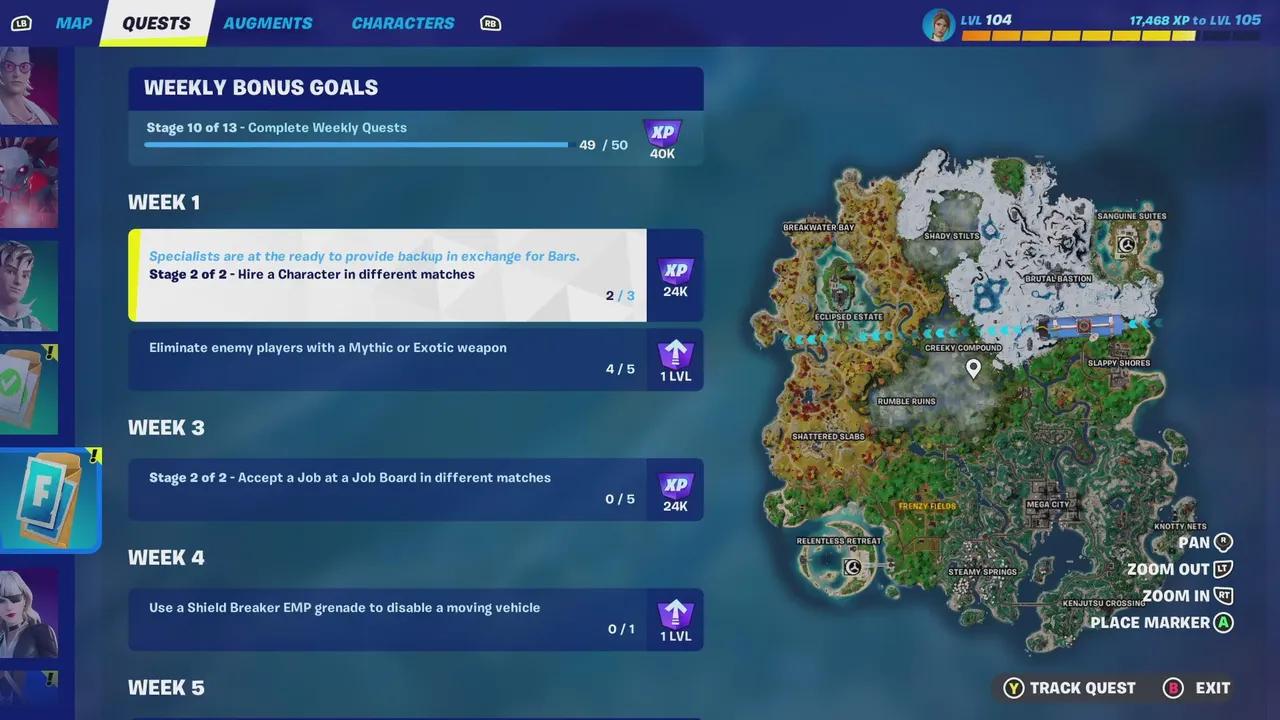Switch to the MAP tab

pos(73,23)
